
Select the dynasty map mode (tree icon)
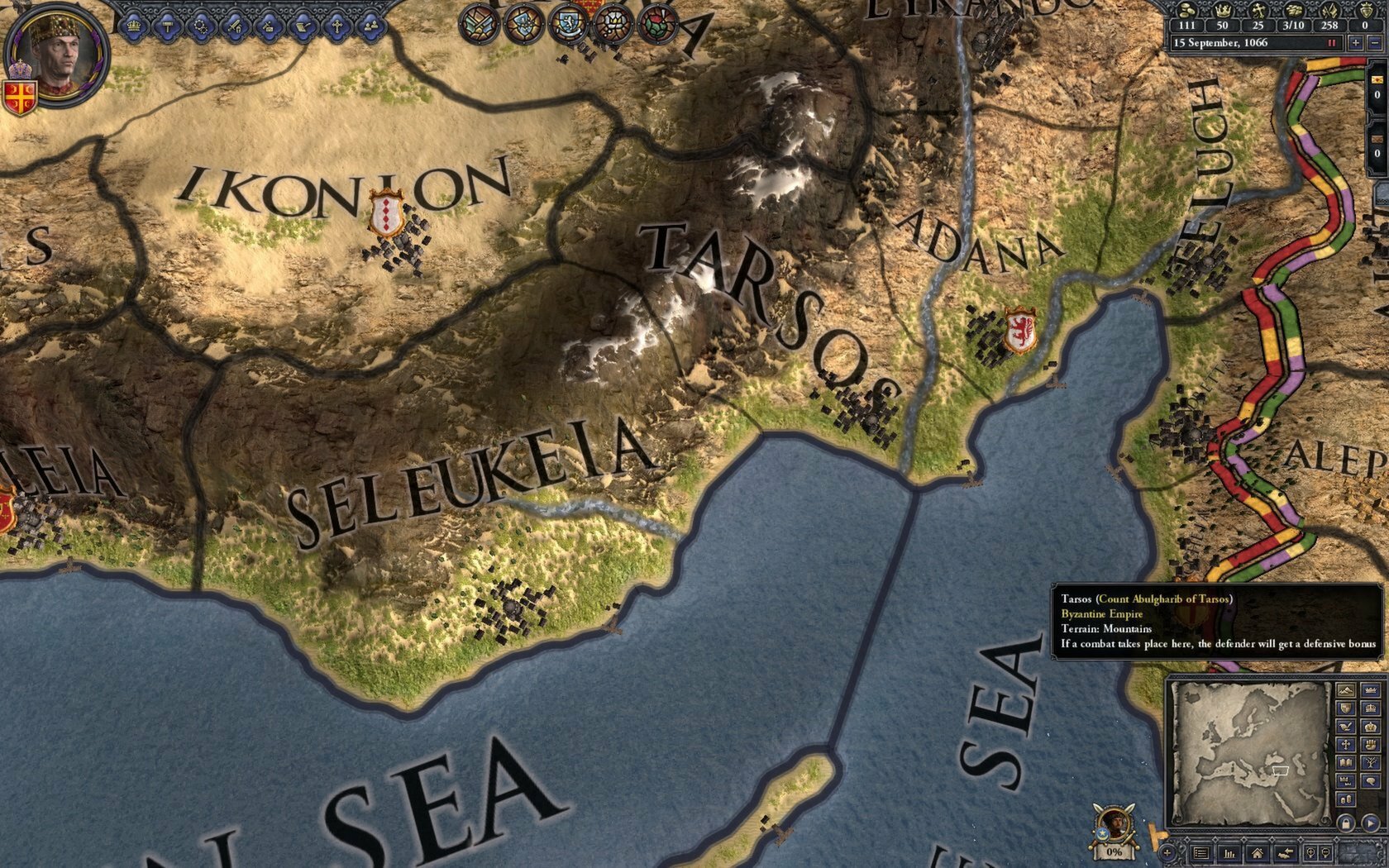pyautogui.click(x=1369, y=761)
